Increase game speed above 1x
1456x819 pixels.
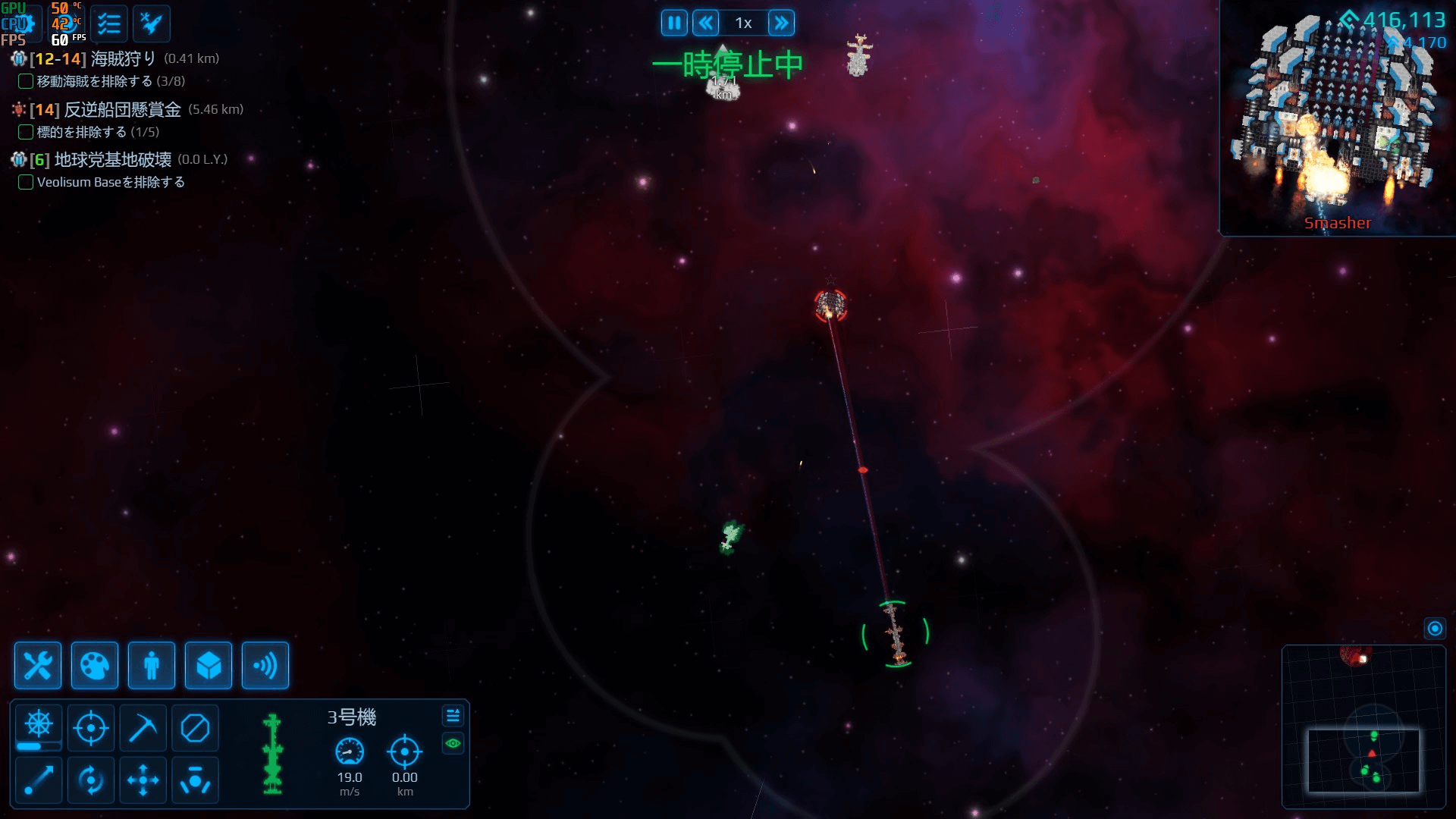781,23
